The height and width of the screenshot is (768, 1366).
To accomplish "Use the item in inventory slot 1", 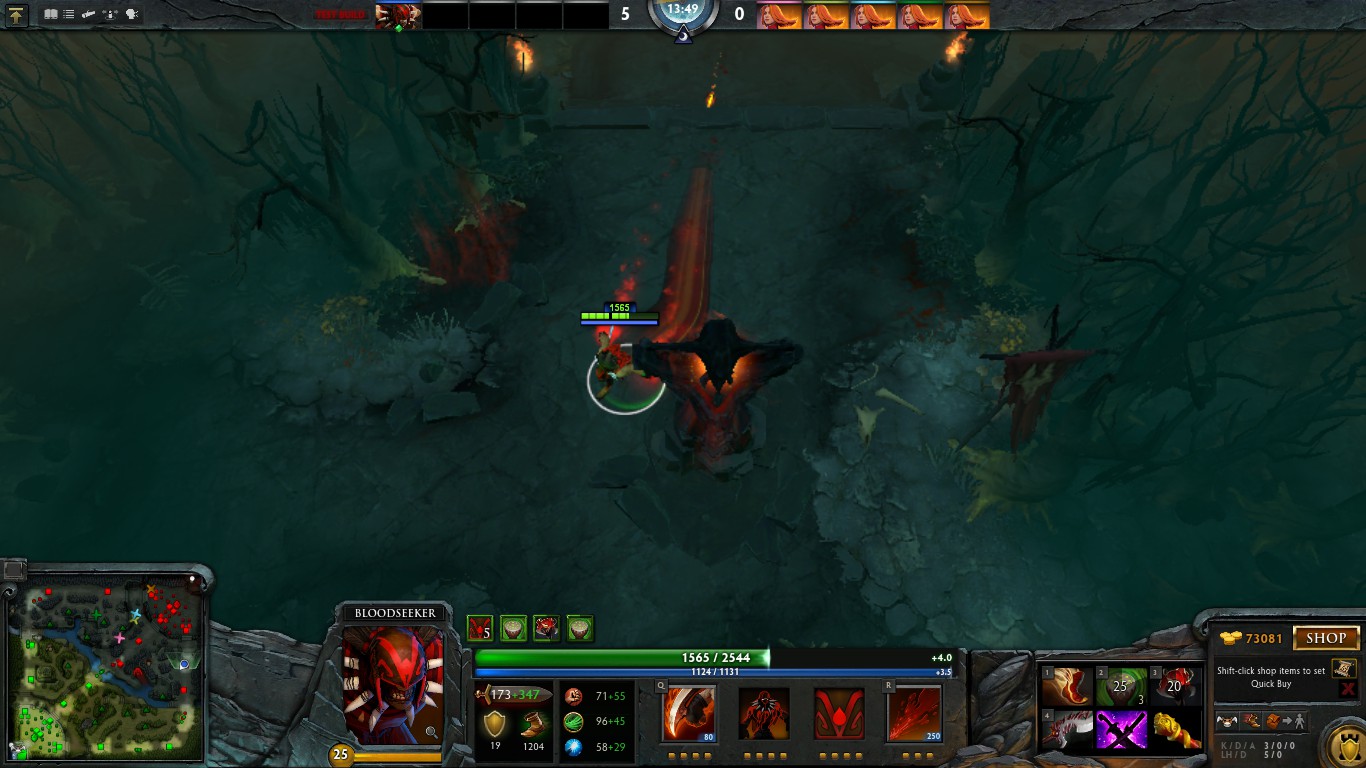I will click(x=1066, y=687).
